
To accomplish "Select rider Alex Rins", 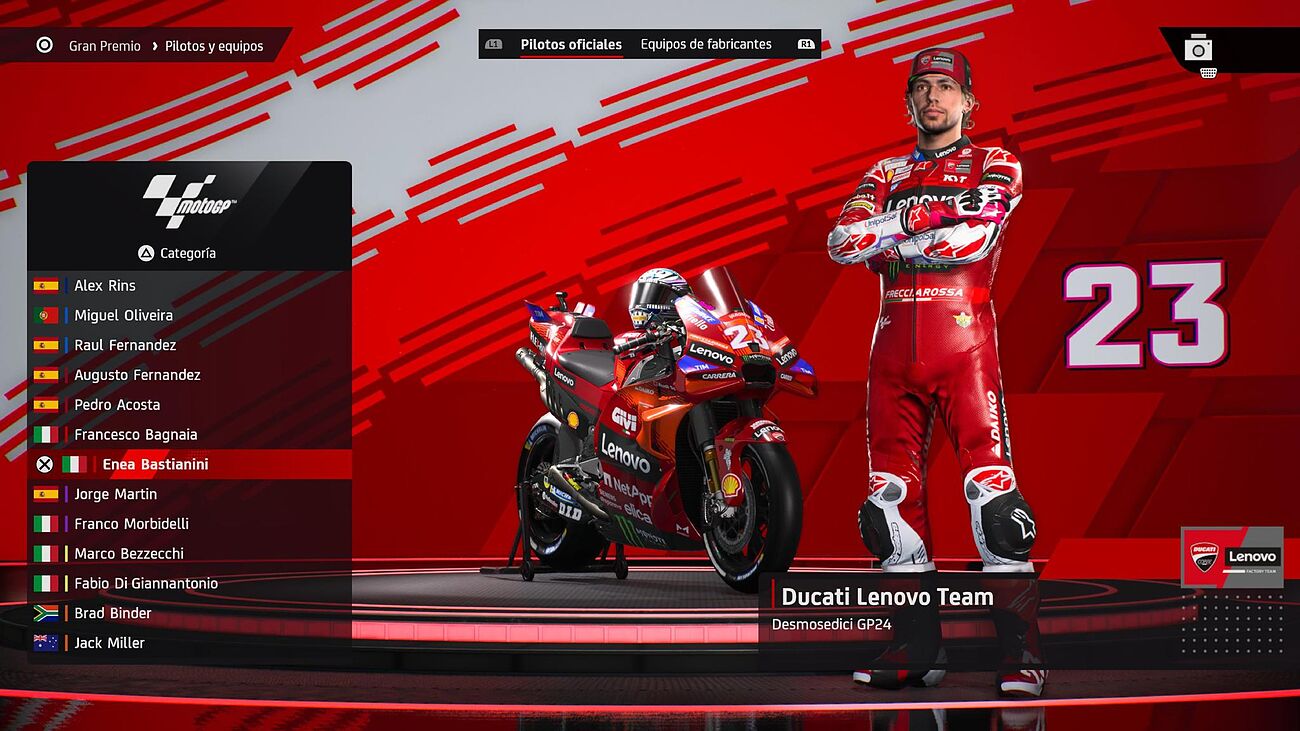I will (105, 286).
